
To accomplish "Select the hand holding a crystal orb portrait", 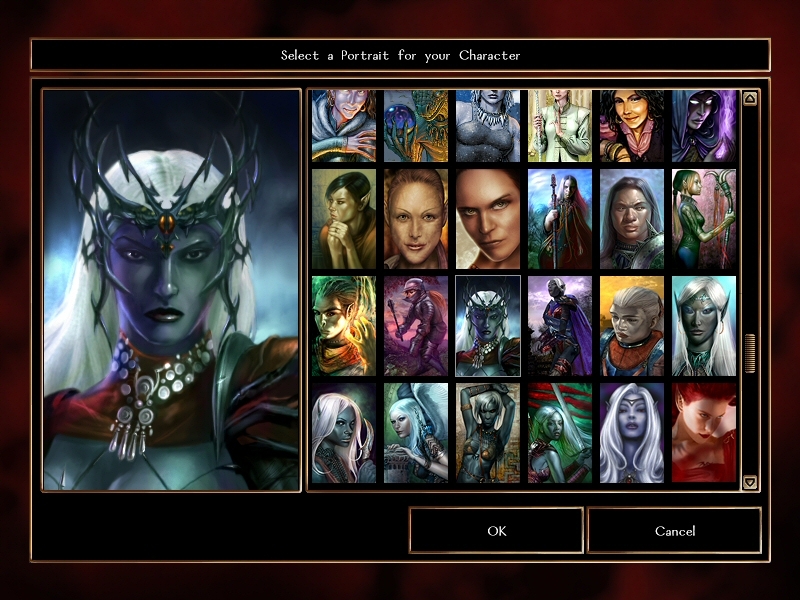I will point(416,126).
